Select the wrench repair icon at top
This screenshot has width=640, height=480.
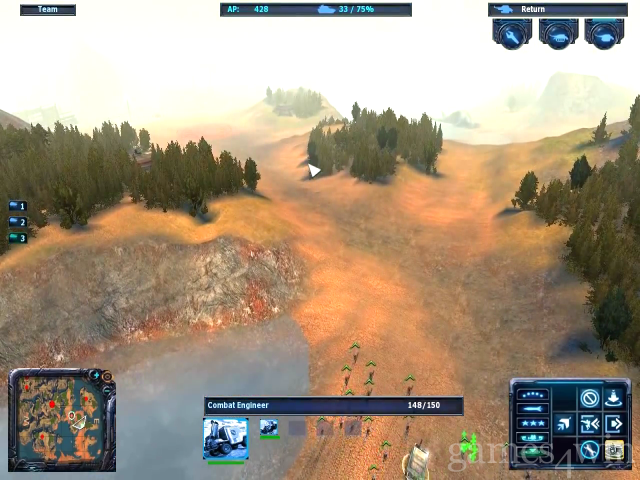point(511,34)
